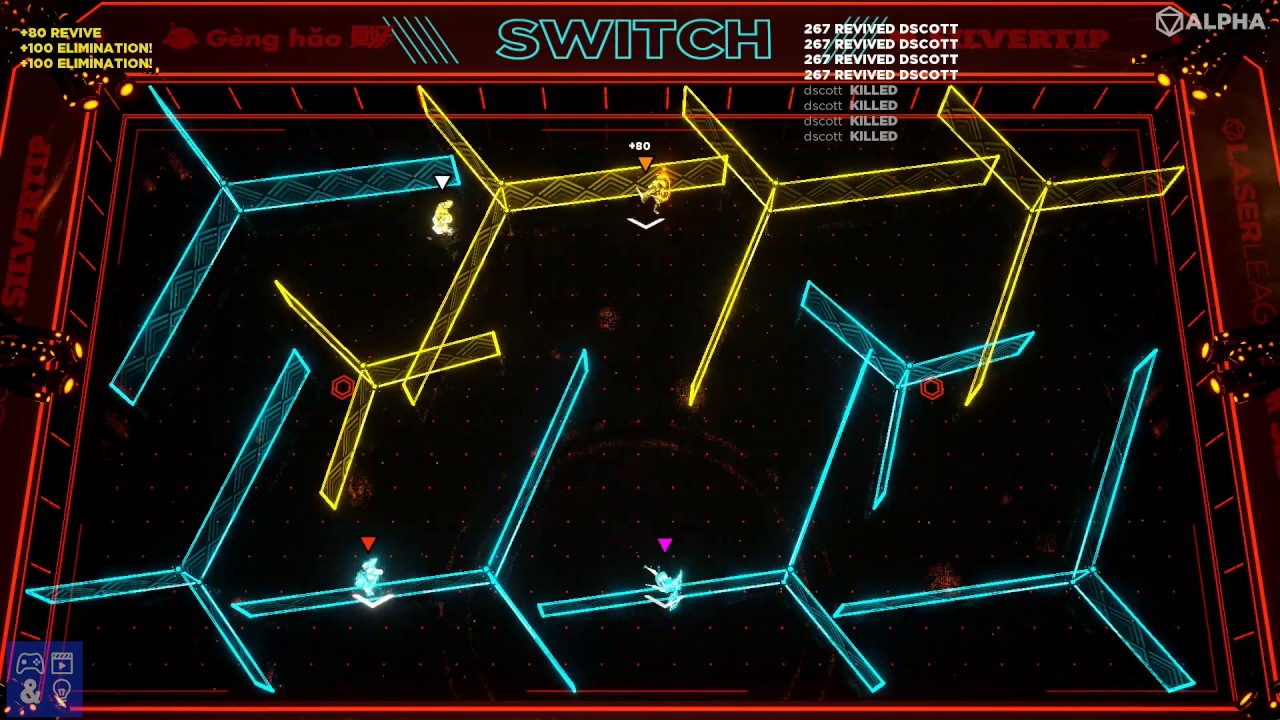Toggle the white player marker arrow

coord(440,182)
